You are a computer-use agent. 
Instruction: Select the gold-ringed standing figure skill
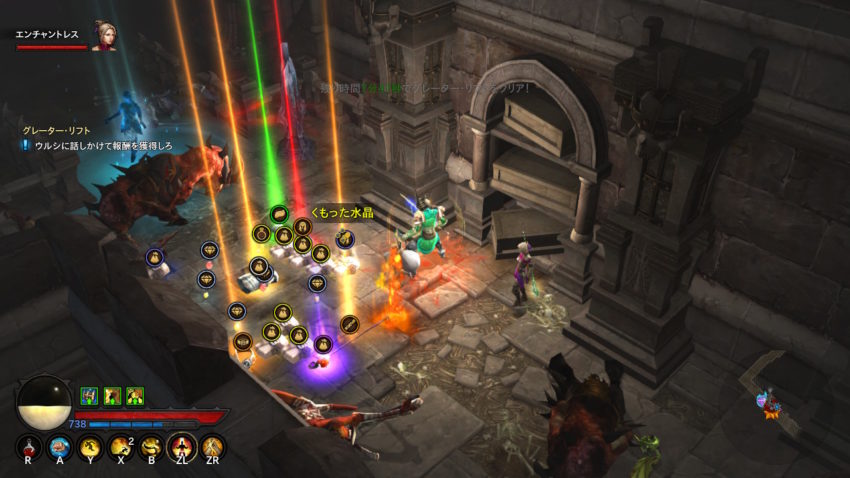click(x=181, y=446)
